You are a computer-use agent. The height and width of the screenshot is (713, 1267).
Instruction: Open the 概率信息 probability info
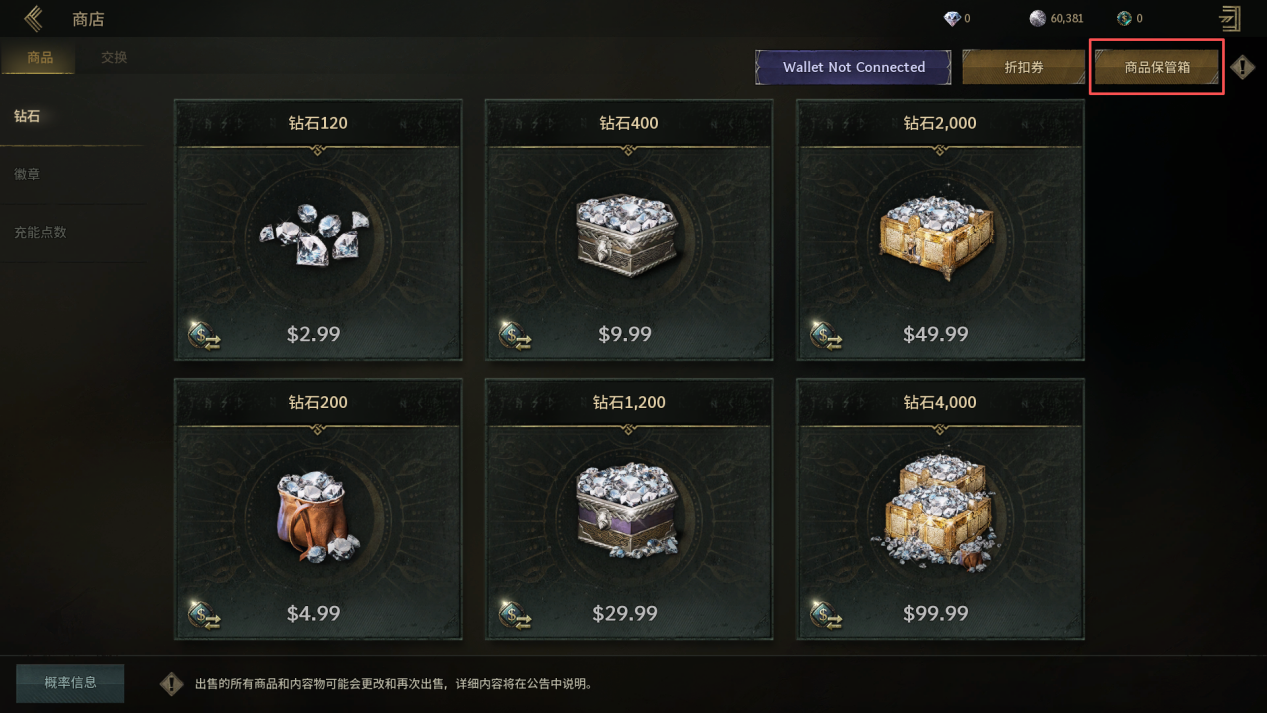coord(70,683)
